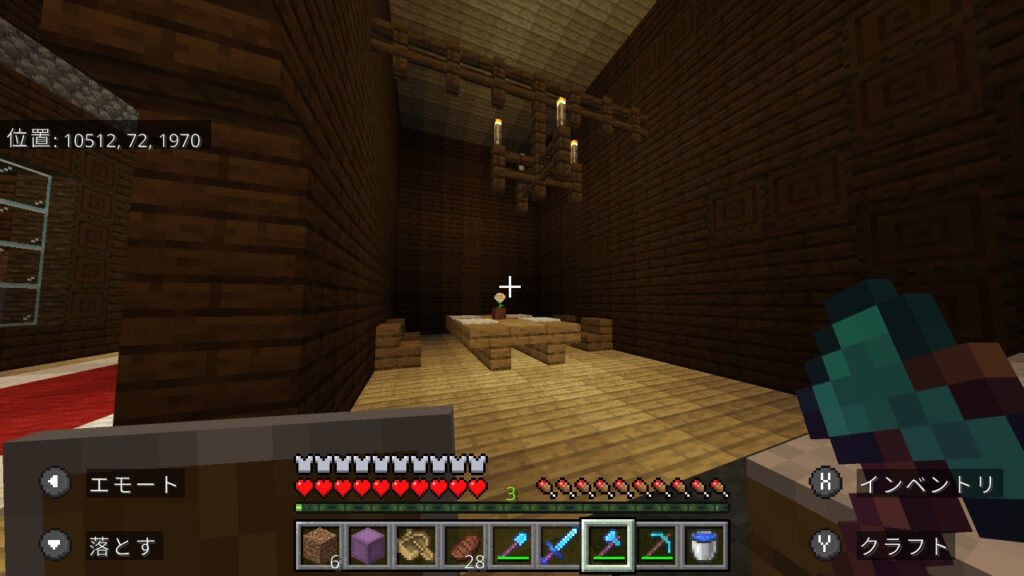1024x576 pixels.
Task: Select the purple block hotbar slot
Action: (x=367, y=545)
